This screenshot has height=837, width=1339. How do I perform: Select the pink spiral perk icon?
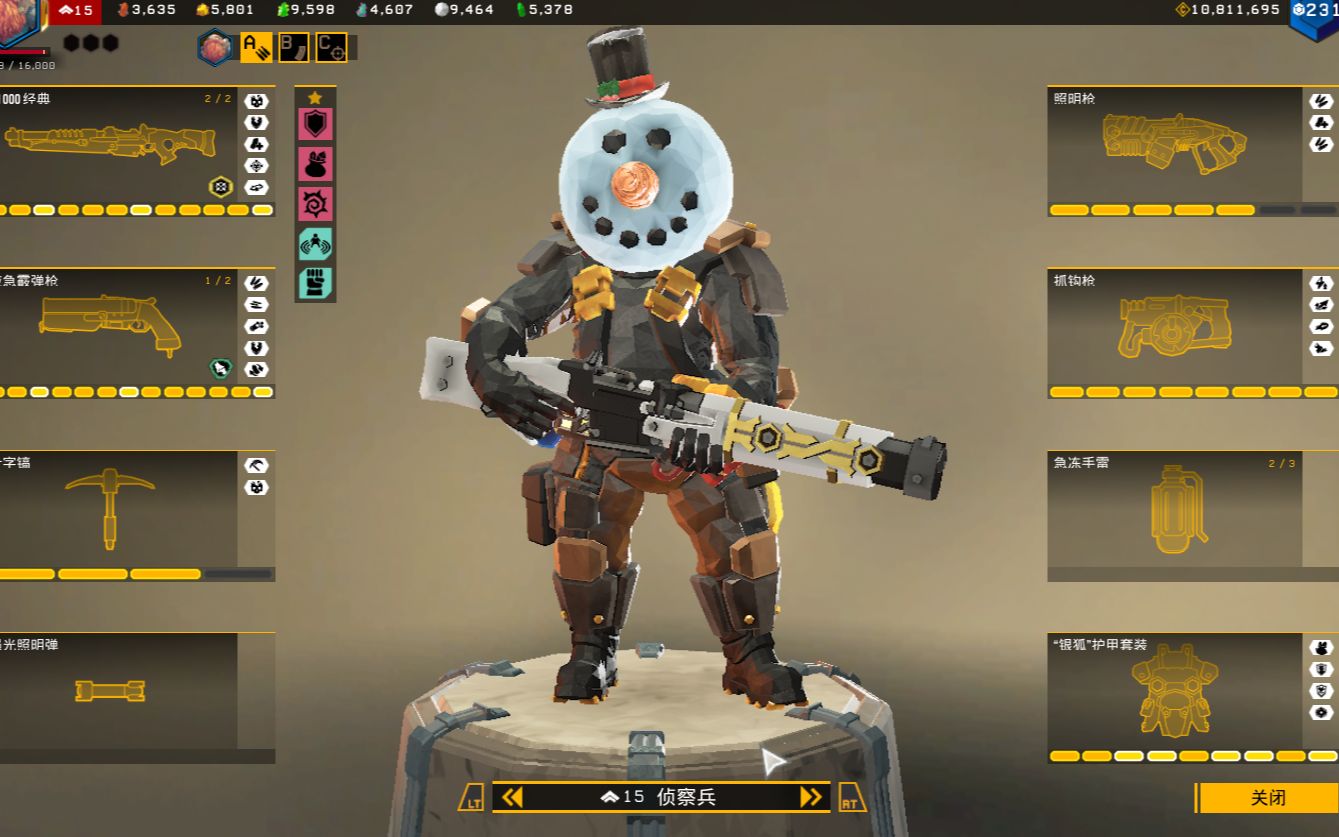pyautogui.click(x=315, y=204)
